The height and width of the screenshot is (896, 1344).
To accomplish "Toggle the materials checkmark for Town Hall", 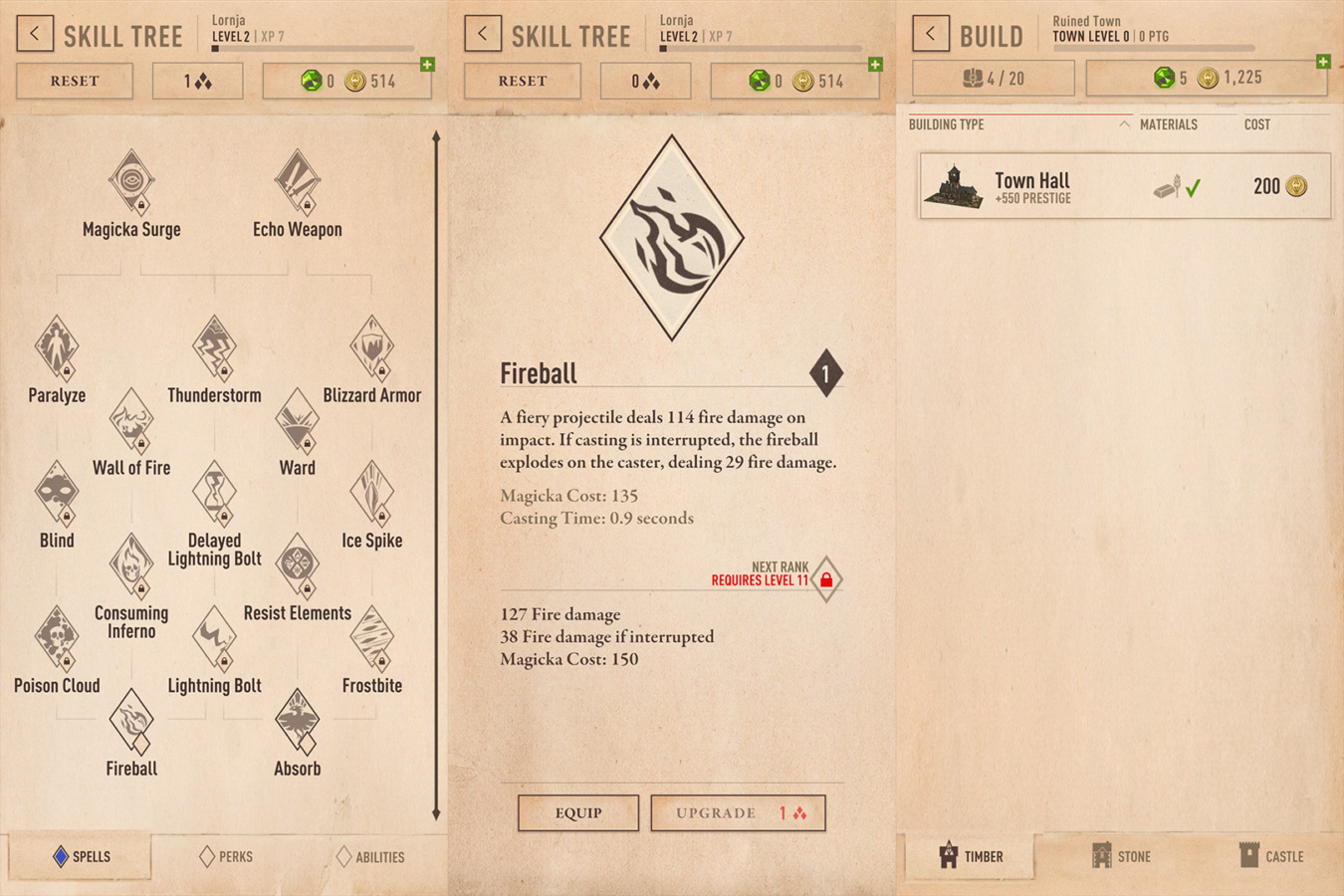I will pyautogui.click(x=1194, y=186).
